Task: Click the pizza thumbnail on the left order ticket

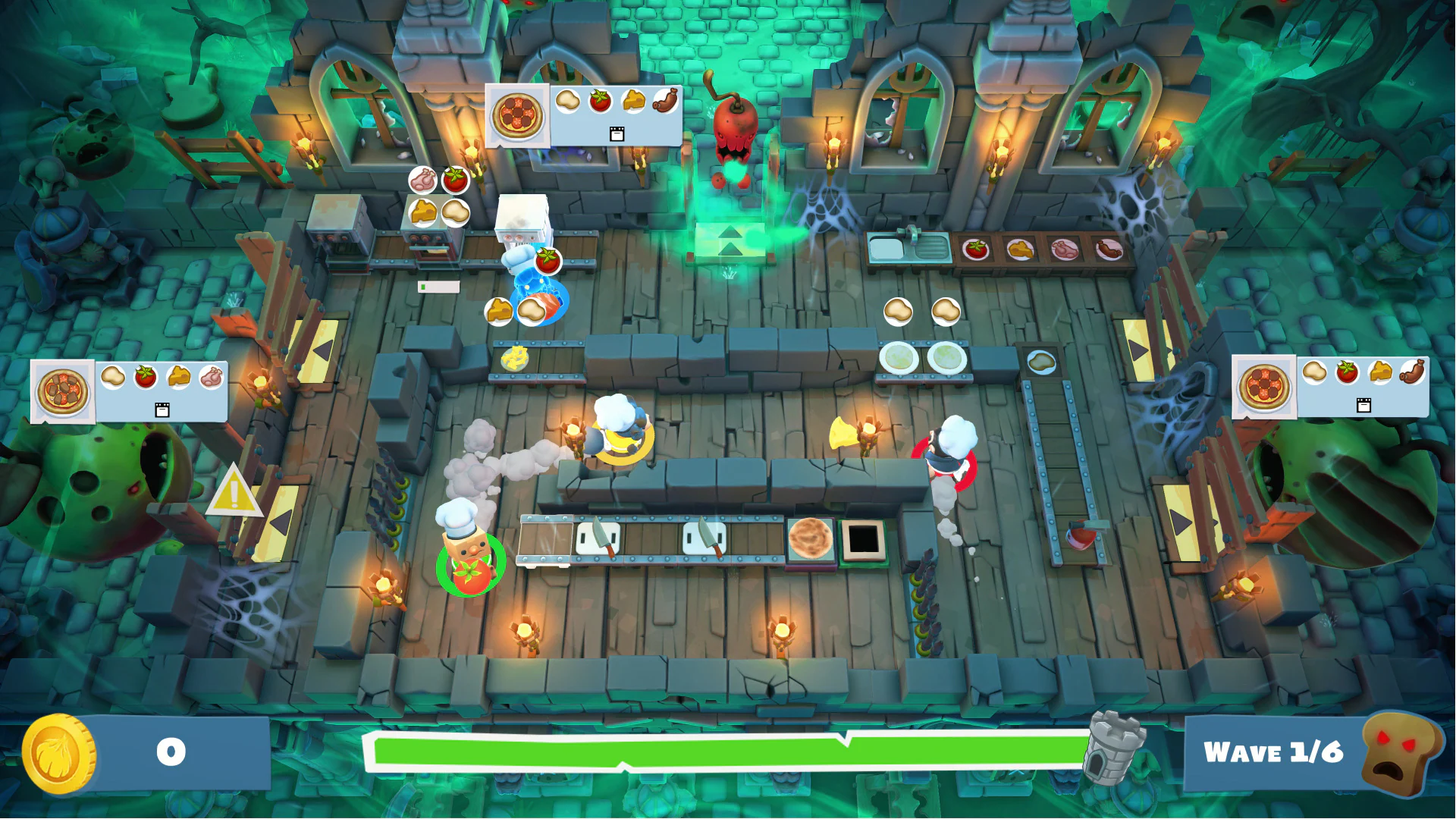Action: (63, 391)
